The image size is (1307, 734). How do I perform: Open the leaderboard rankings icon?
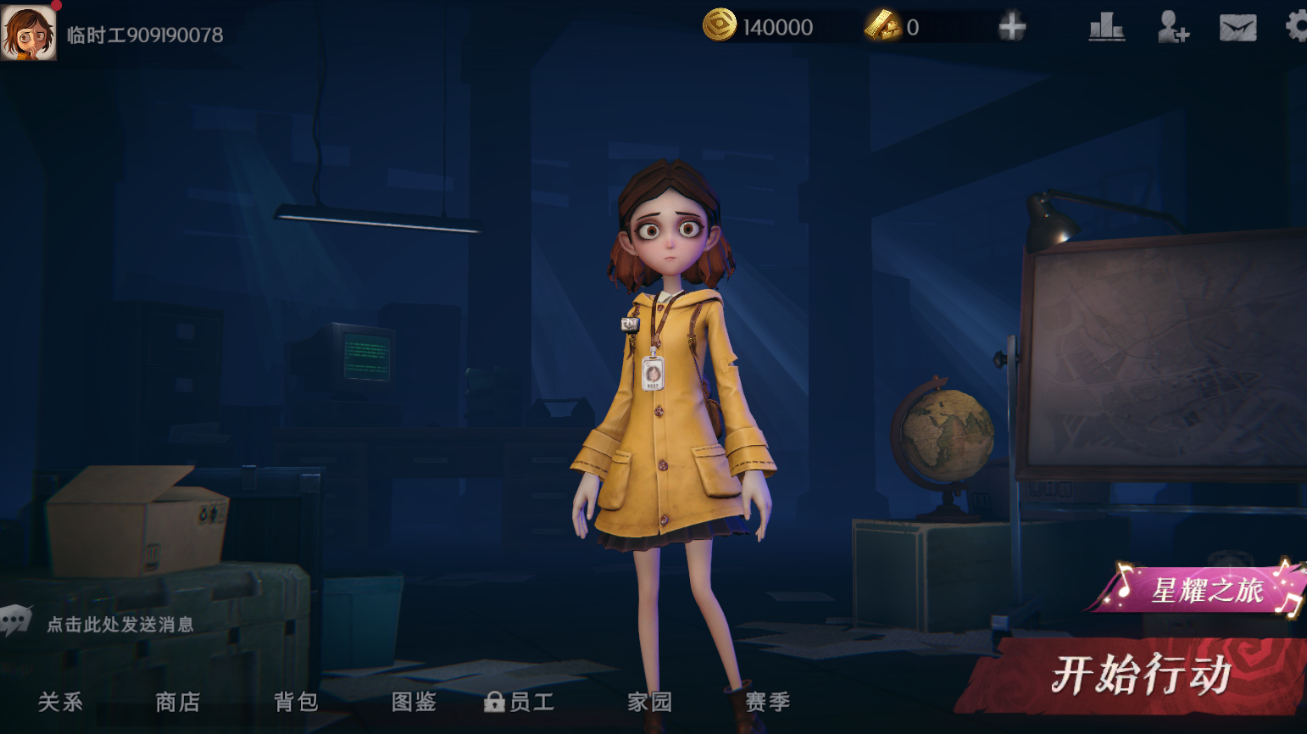pos(1106,27)
